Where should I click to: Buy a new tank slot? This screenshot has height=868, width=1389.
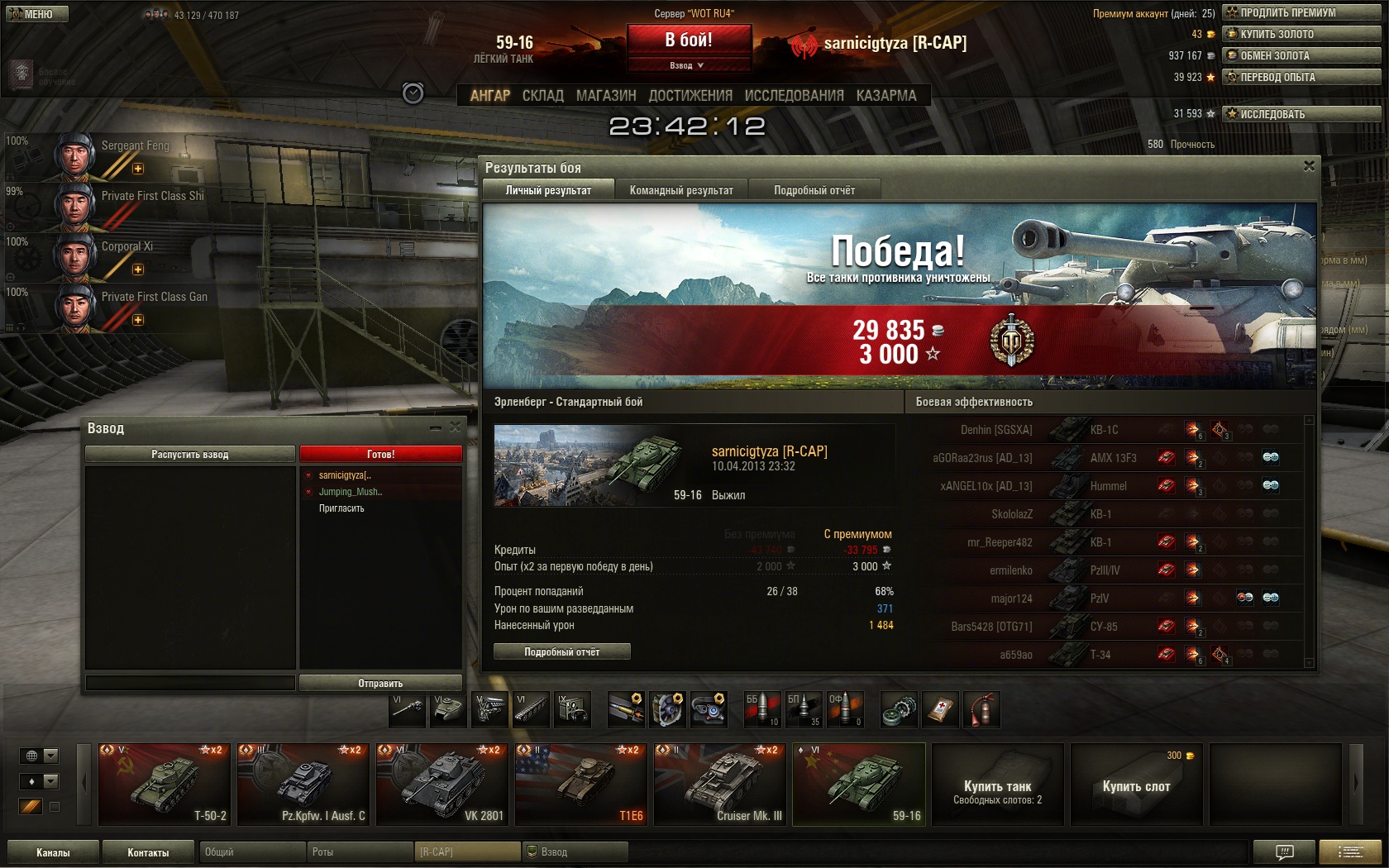point(1136,785)
